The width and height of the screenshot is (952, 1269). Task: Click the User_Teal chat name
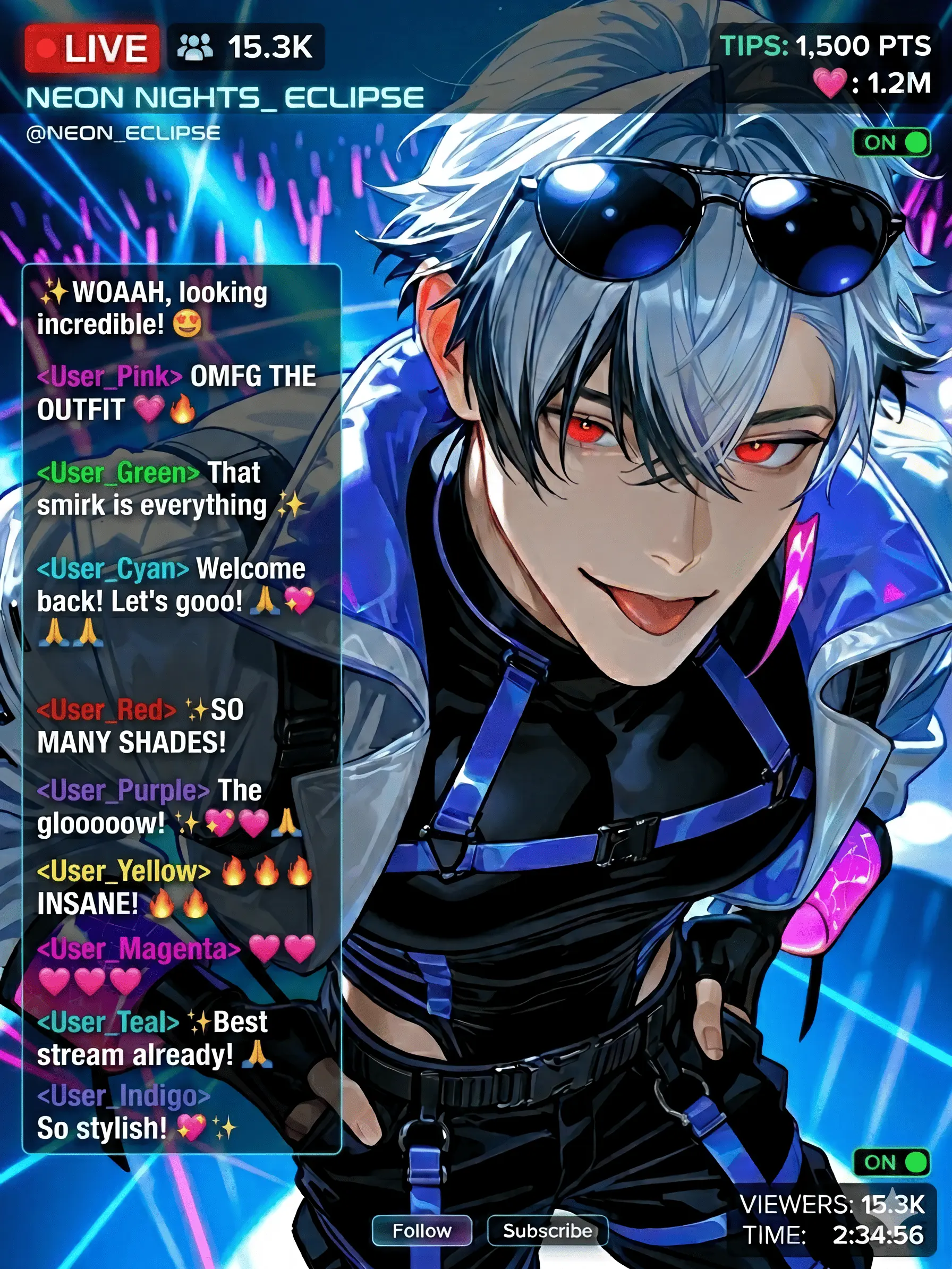pyautogui.click(x=108, y=1023)
